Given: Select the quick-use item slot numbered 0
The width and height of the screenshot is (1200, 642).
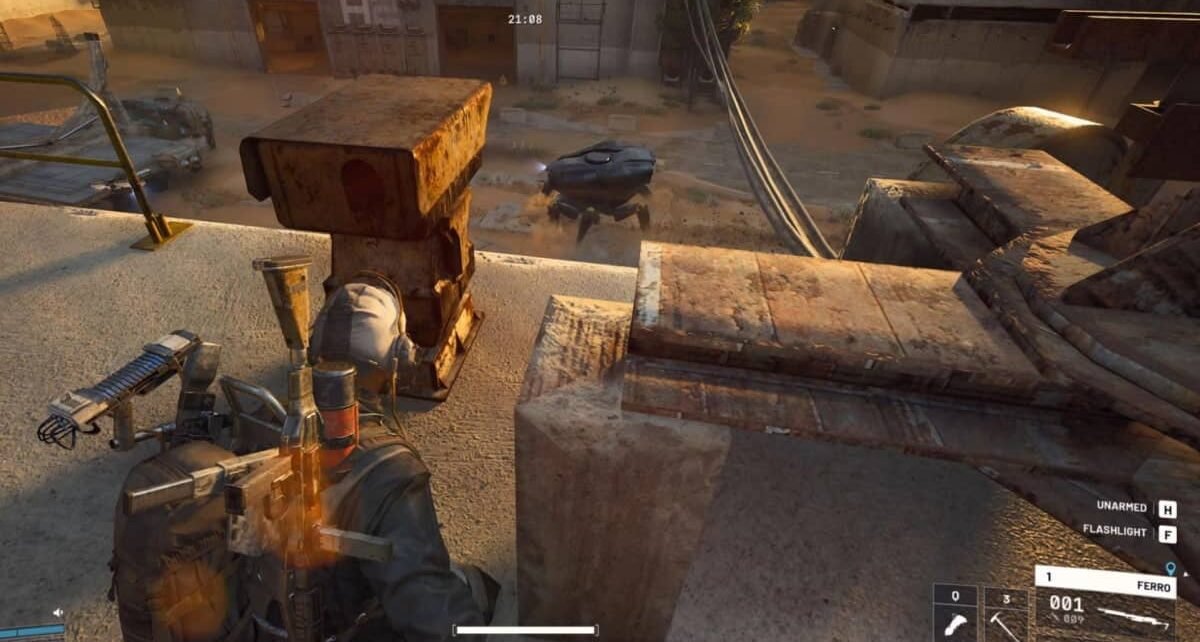Looking at the screenshot, I should pos(955,614).
